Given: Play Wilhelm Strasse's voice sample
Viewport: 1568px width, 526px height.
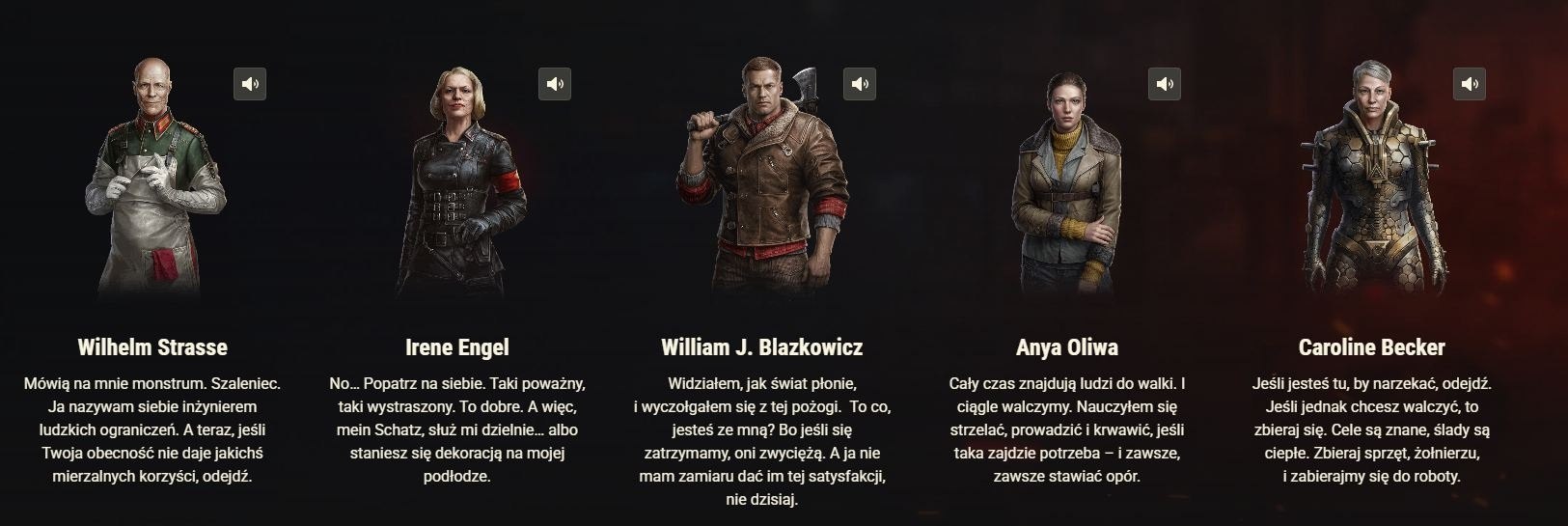Looking at the screenshot, I should point(250,84).
